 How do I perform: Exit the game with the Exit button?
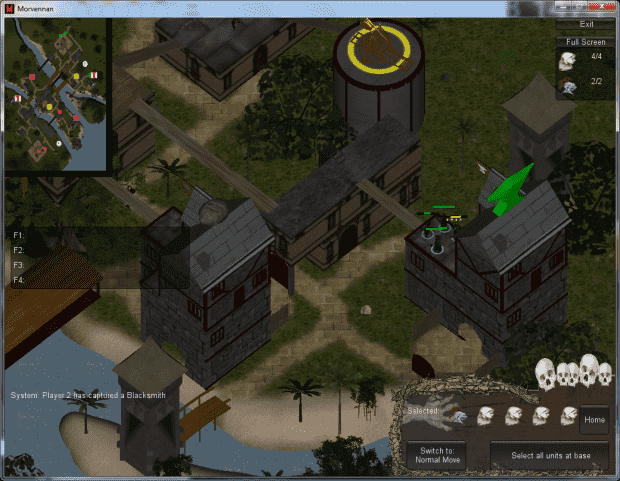coord(586,23)
